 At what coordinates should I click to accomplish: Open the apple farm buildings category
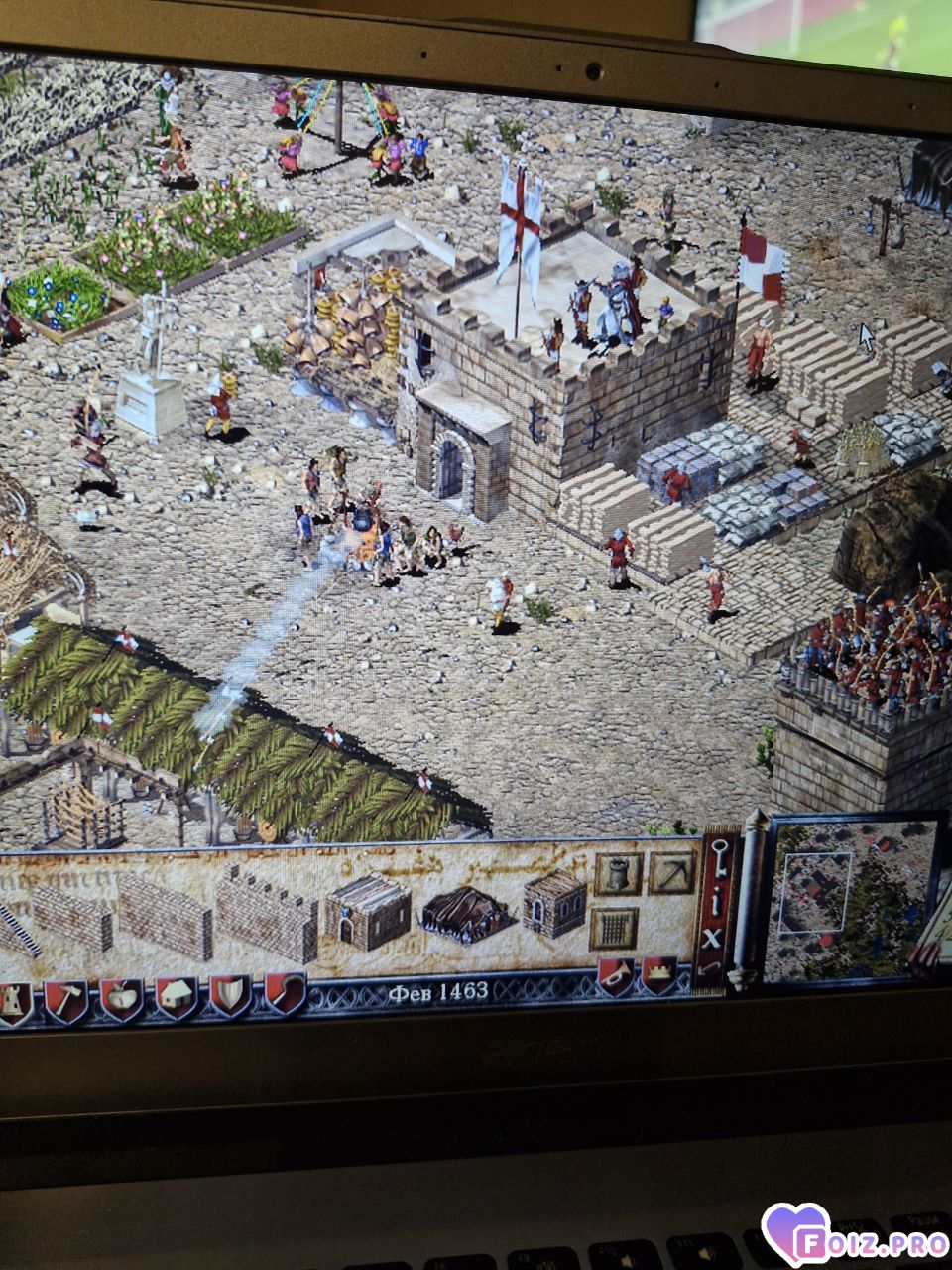point(121,1000)
